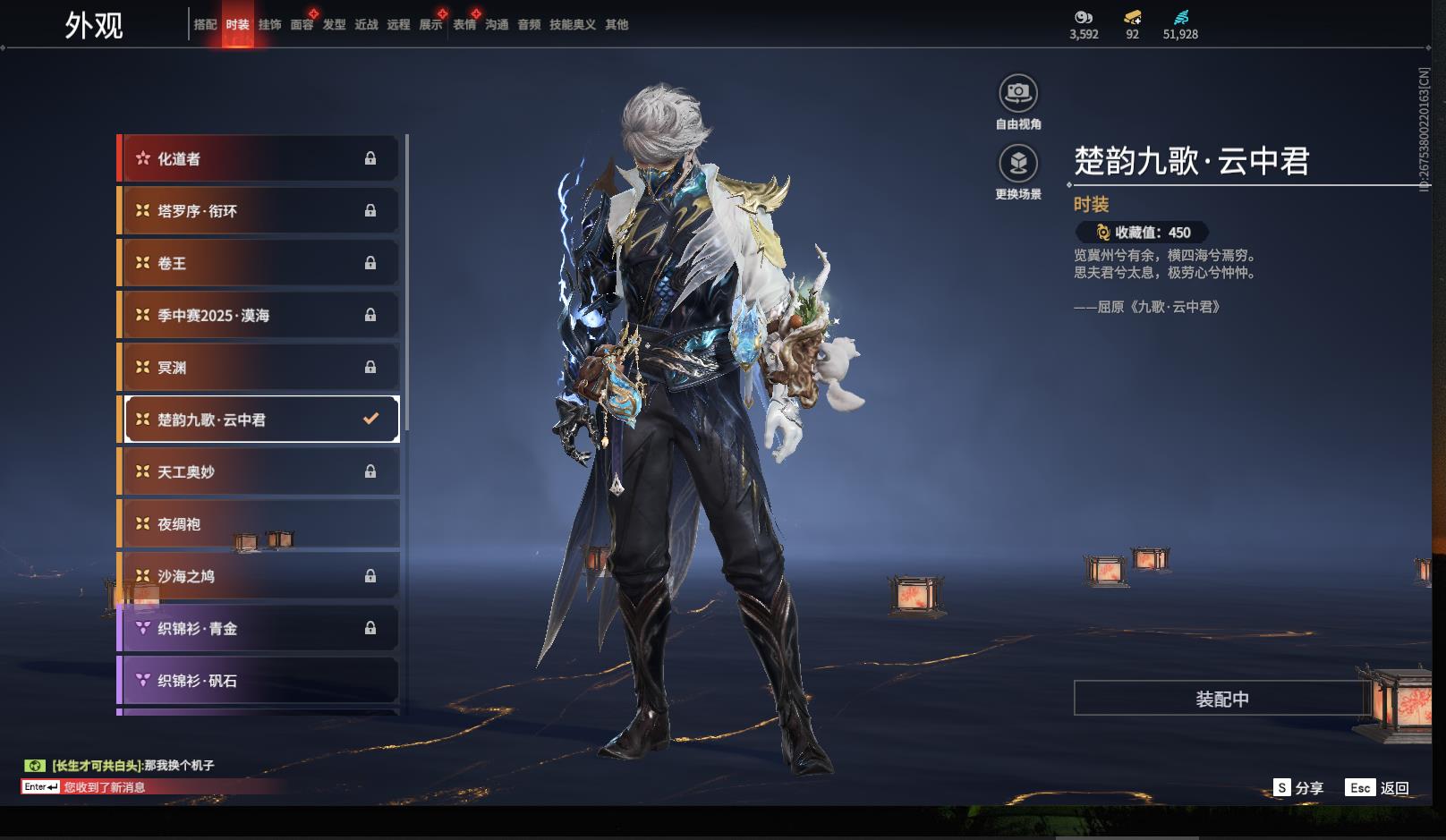This screenshot has width=1446, height=840.
Task: Switch to the 面容 face tab
Action: tap(302, 25)
